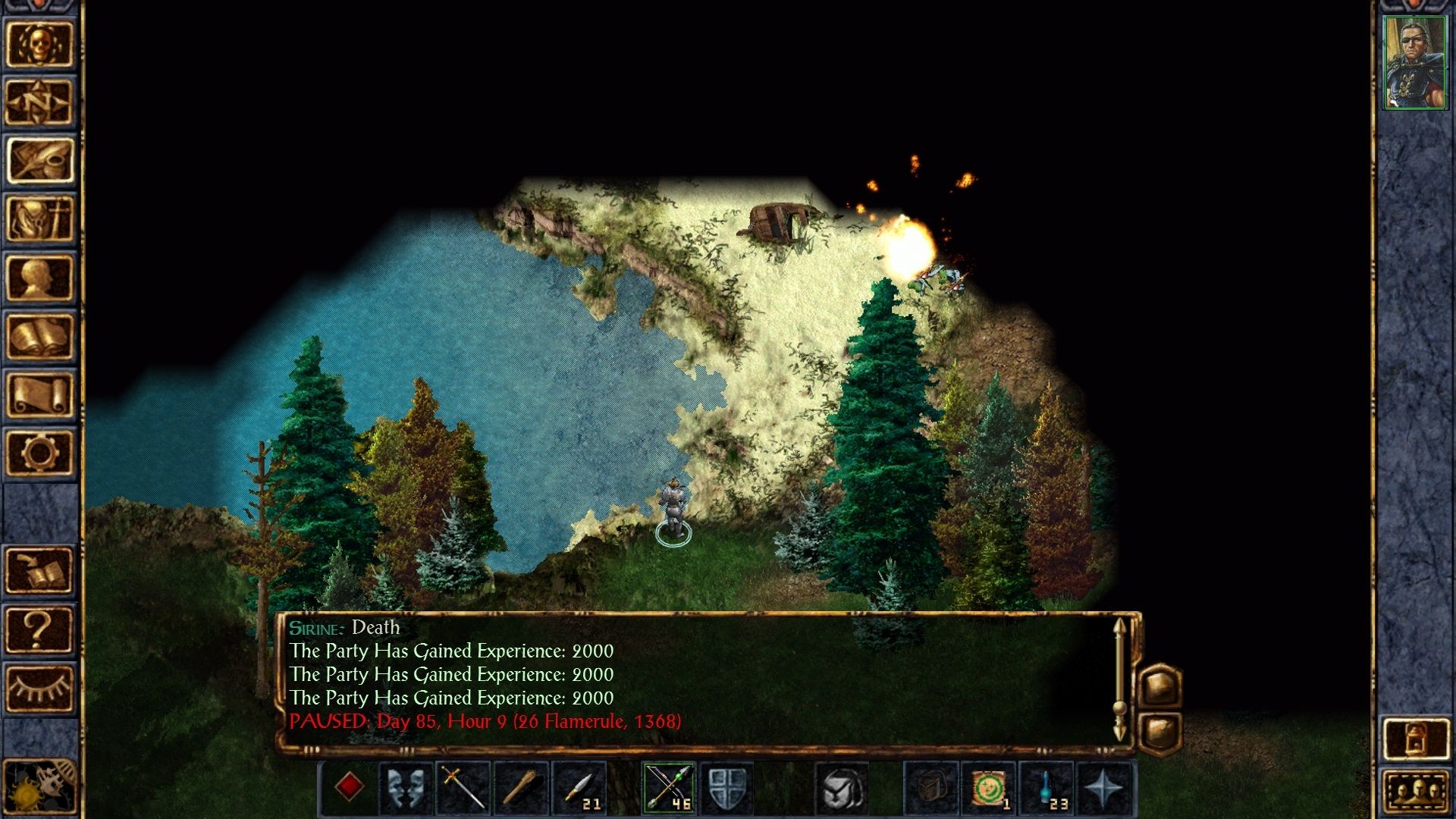Viewport: 1456px width, 819px height.
Task: Select the character portrait
Action: click(x=1414, y=63)
